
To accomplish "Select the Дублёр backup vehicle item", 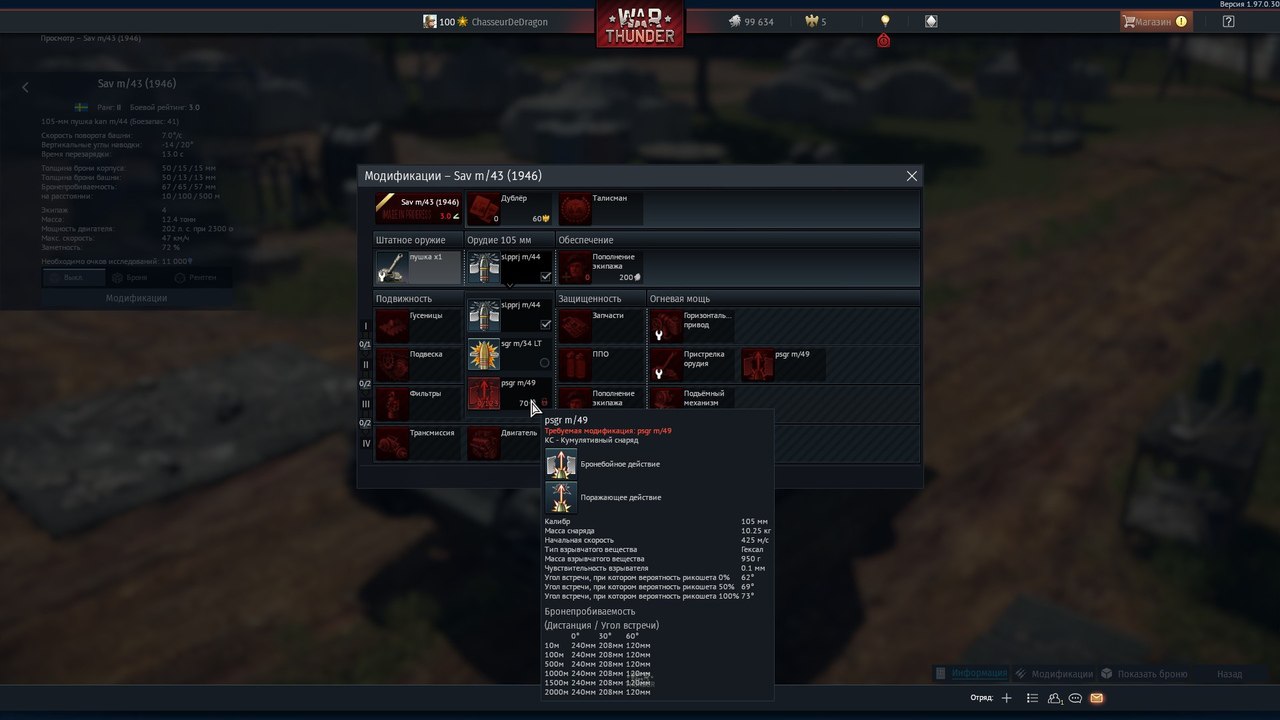I will pyautogui.click(x=511, y=208).
